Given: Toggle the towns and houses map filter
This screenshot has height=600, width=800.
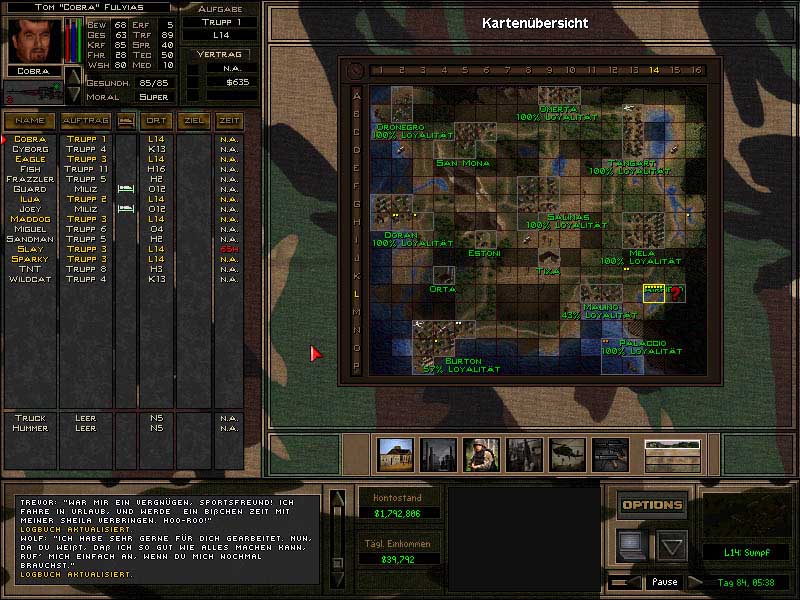Looking at the screenshot, I should click(x=396, y=455).
